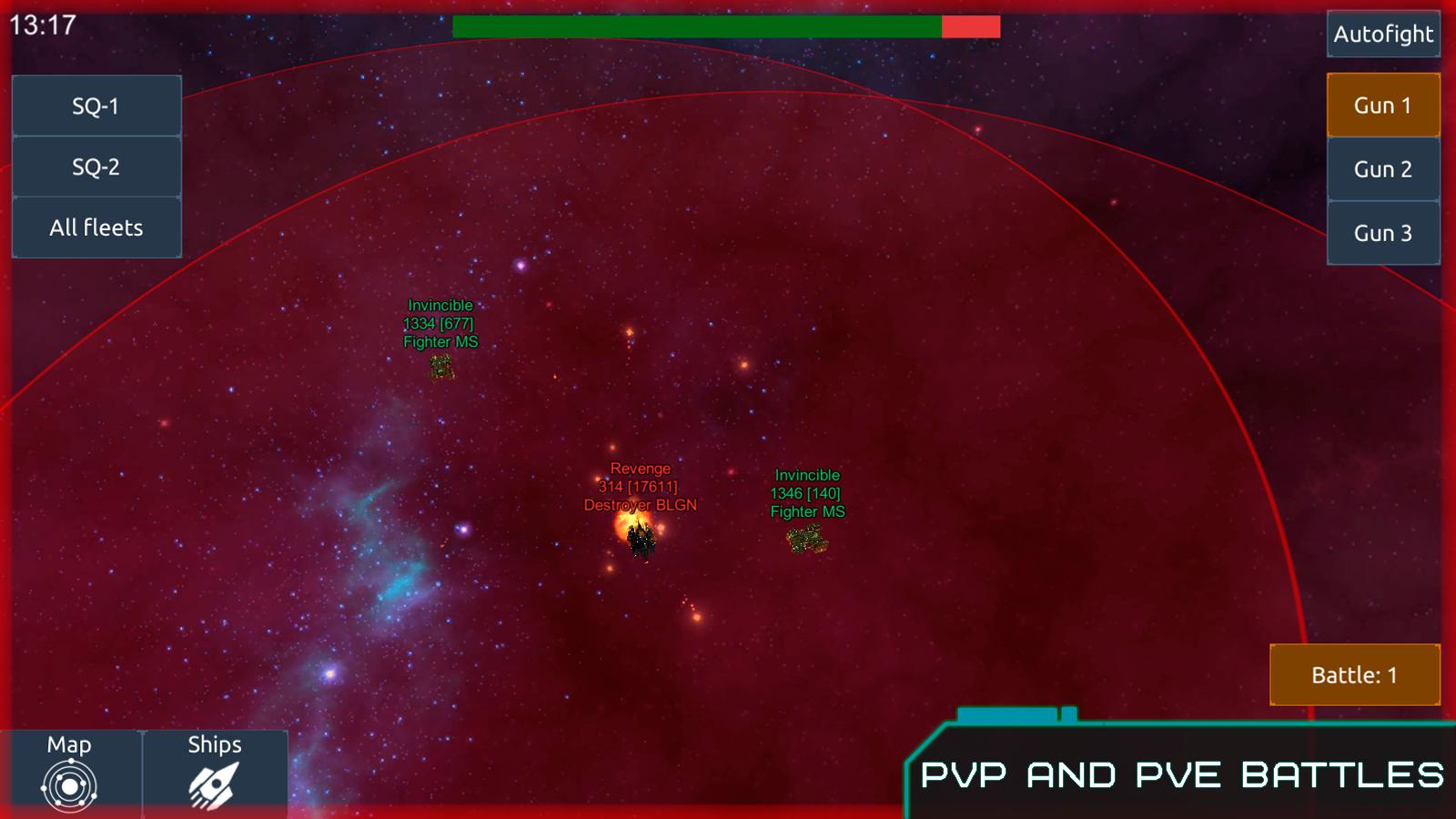Select squadron SQ-1
This screenshot has height=819, width=1456.
point(96,105)
